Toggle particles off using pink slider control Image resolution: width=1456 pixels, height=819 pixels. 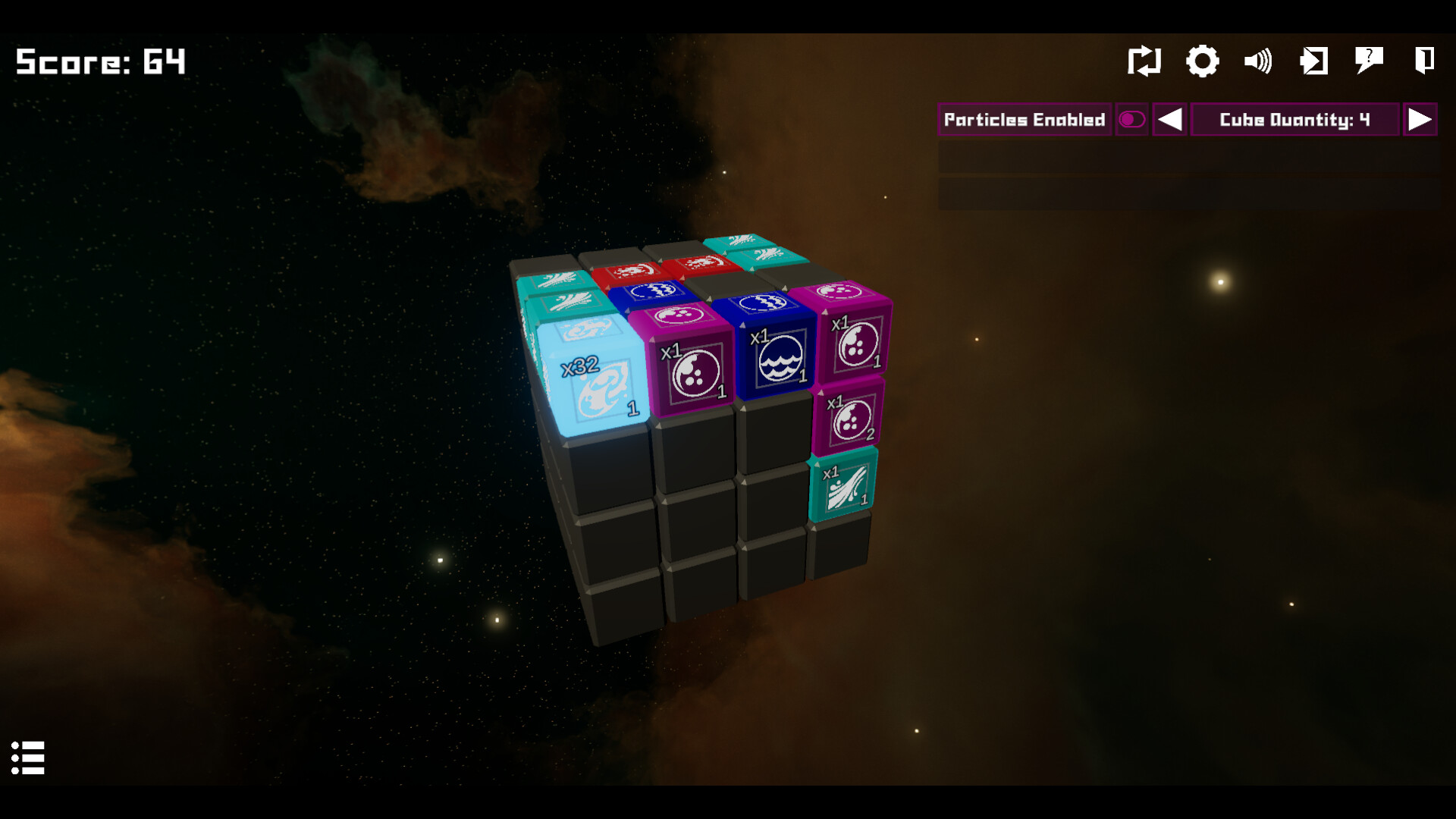coord(1131,119)
